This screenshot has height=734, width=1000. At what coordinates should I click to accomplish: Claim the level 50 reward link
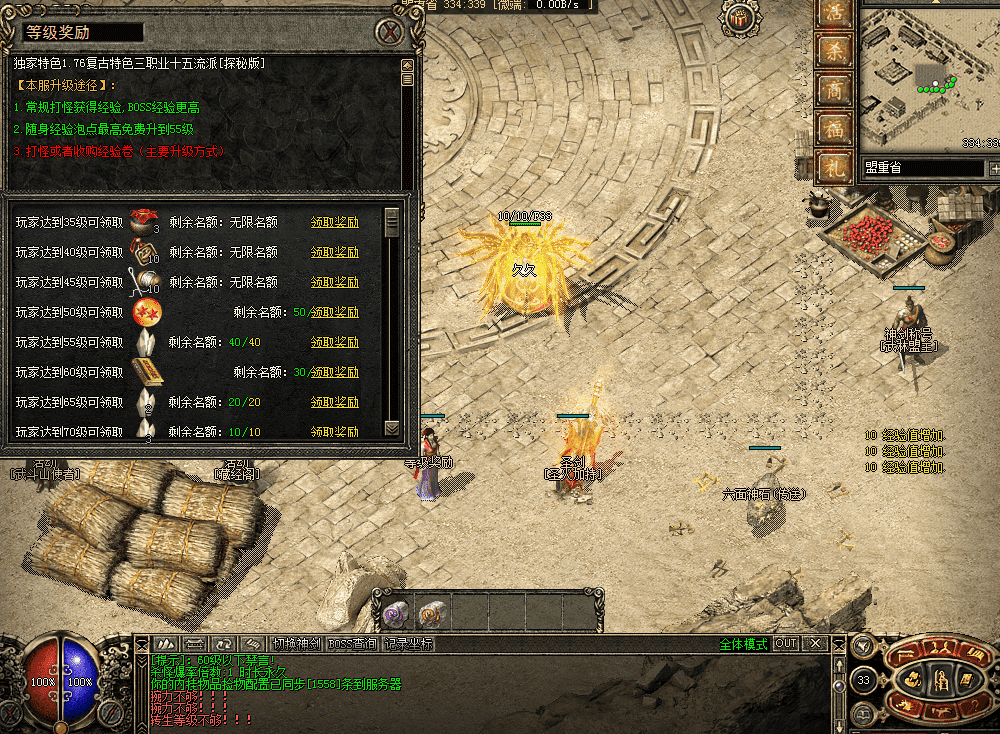point(334,313)
